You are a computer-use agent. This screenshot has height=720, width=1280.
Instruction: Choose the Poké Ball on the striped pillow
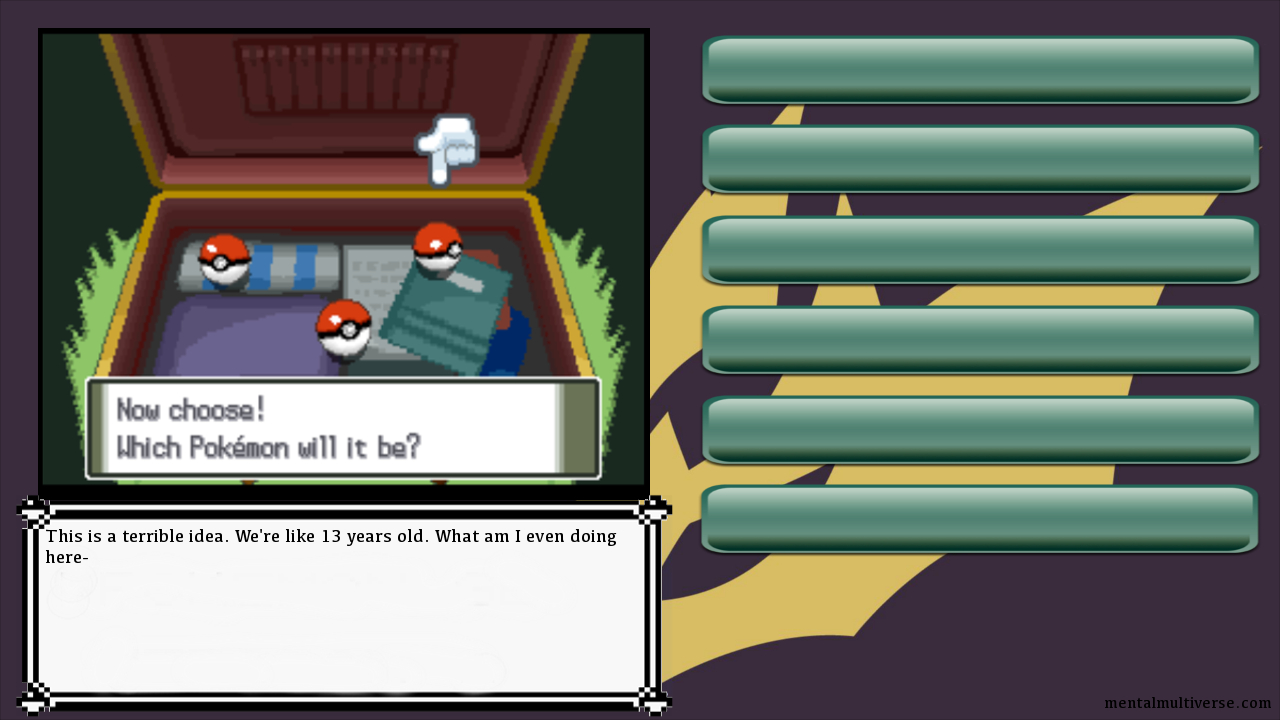point(224,260)
